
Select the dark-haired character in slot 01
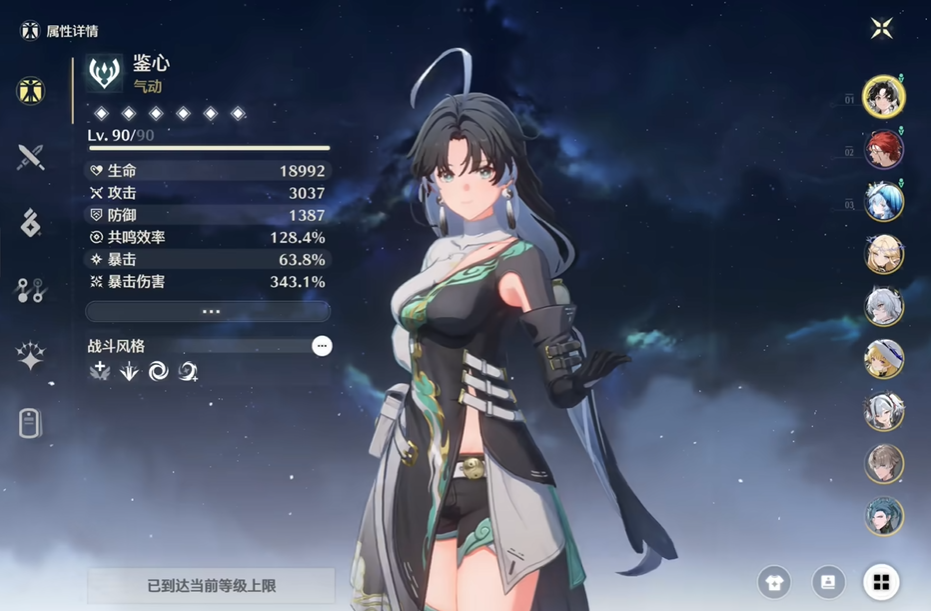tap(884, 97)
